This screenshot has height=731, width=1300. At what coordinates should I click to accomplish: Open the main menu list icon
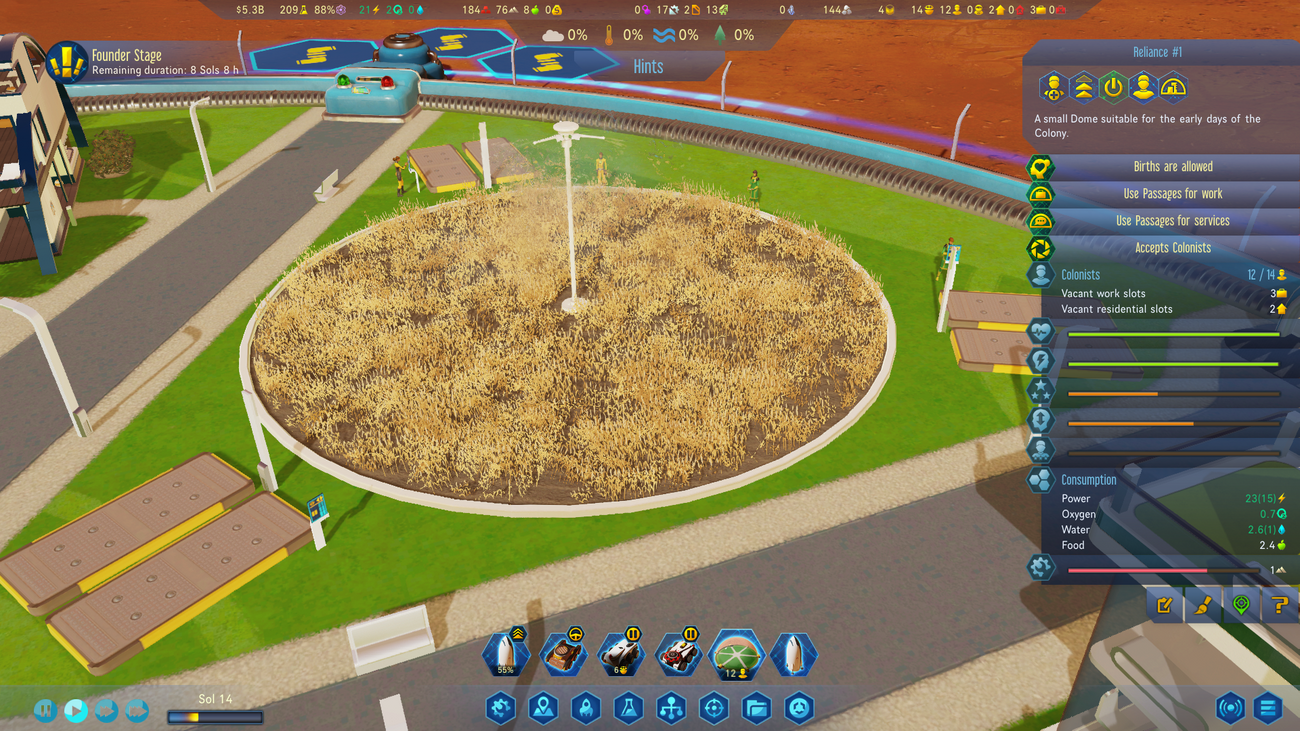pyautogui.click(x=1268, y=709)
